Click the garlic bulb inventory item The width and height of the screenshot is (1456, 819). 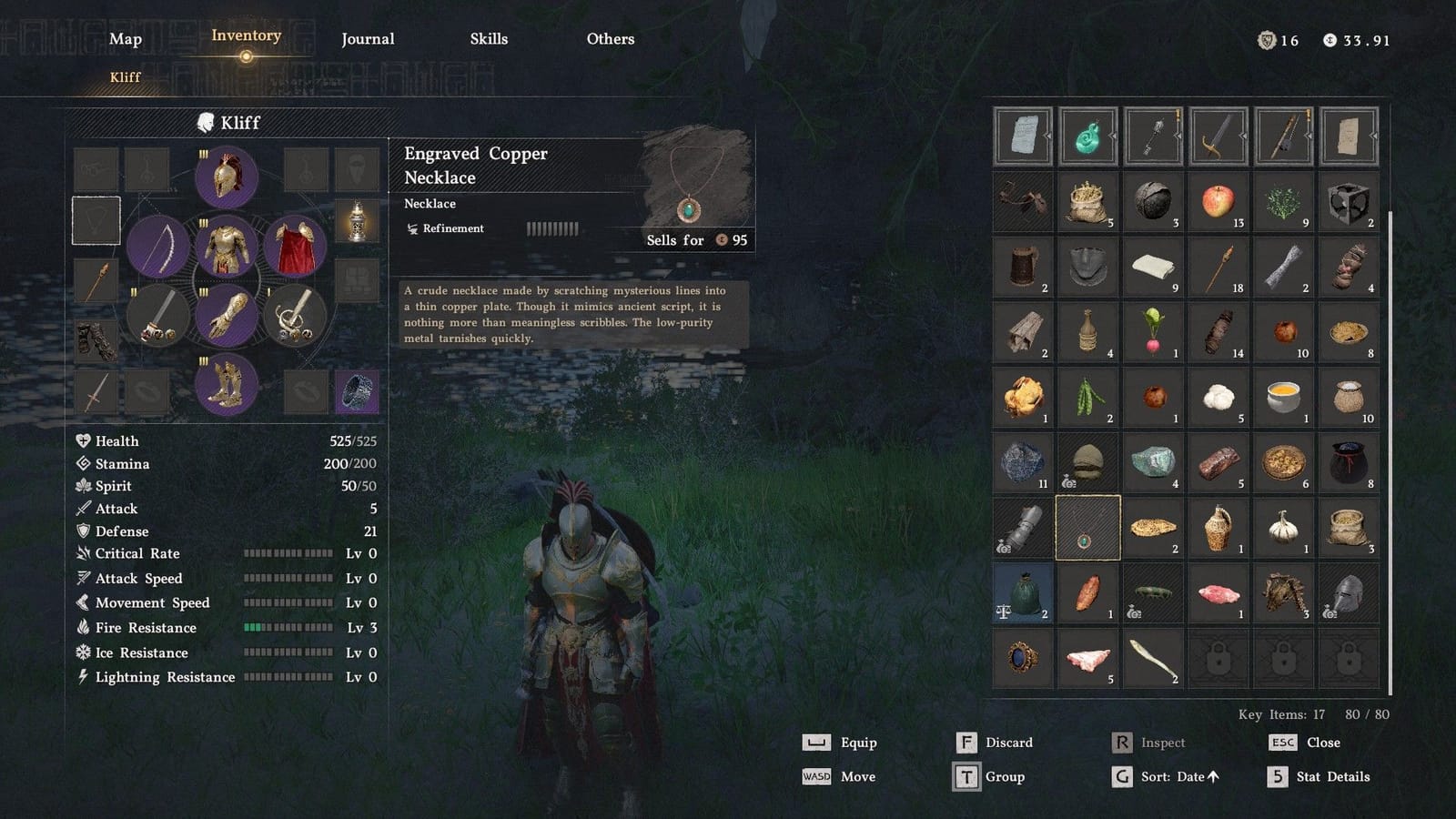(1284, 528)
